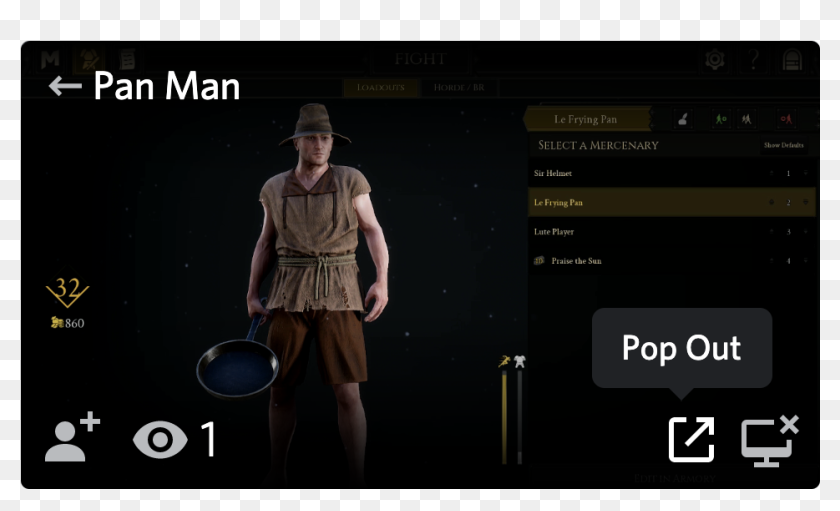The height and width of the screenshot is (511, 840).
Task: Open the Fight menu header
Action: pyautogui.click(x=420, y=59)
